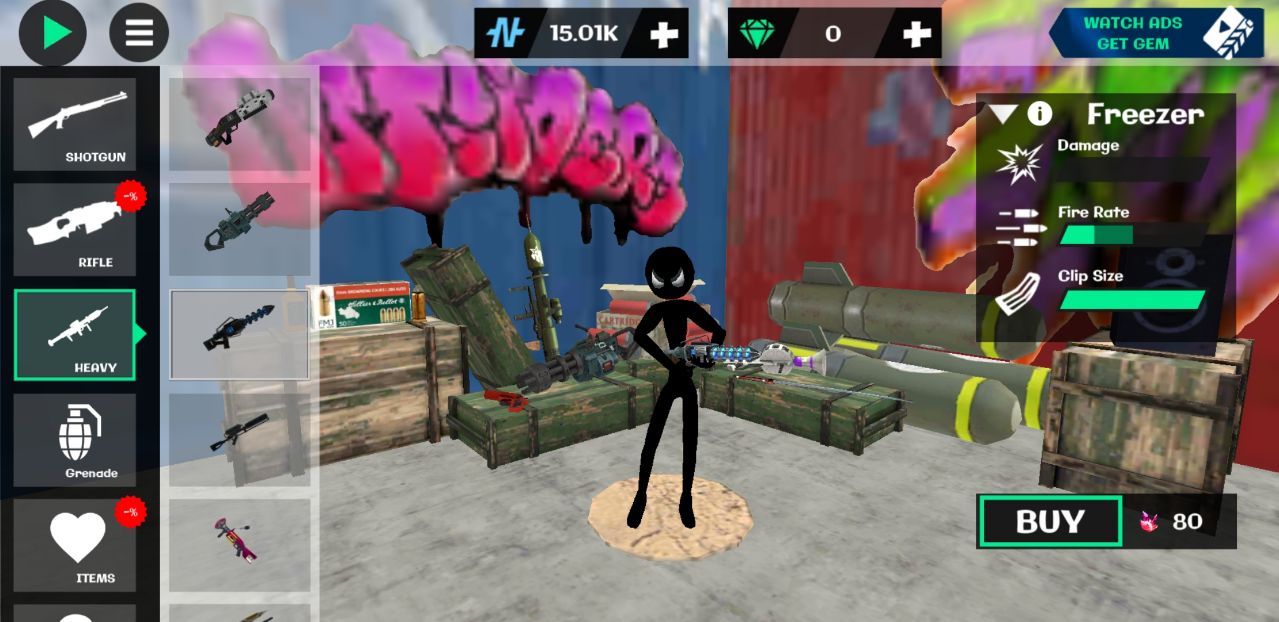Collapse the Freezer stats panel arrow
1279x622 pixels.
pos(1003,114)
